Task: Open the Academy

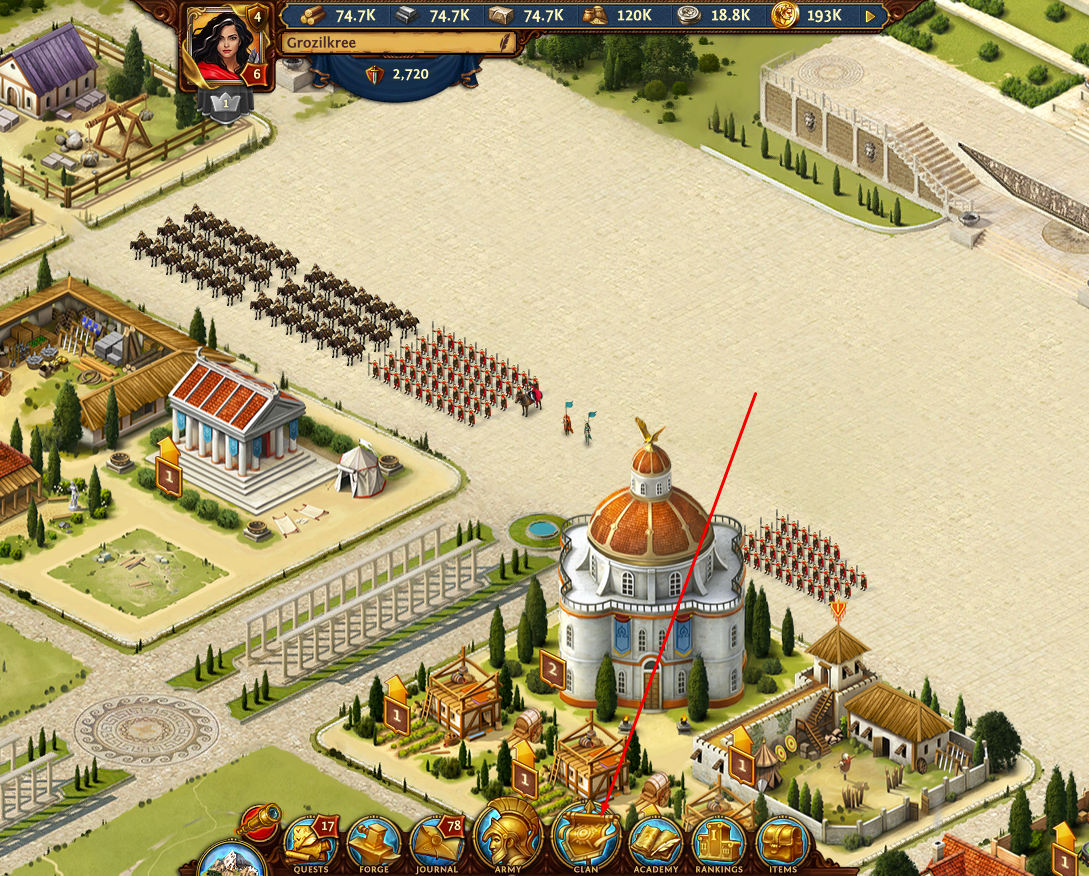Action: click(655, 842)
